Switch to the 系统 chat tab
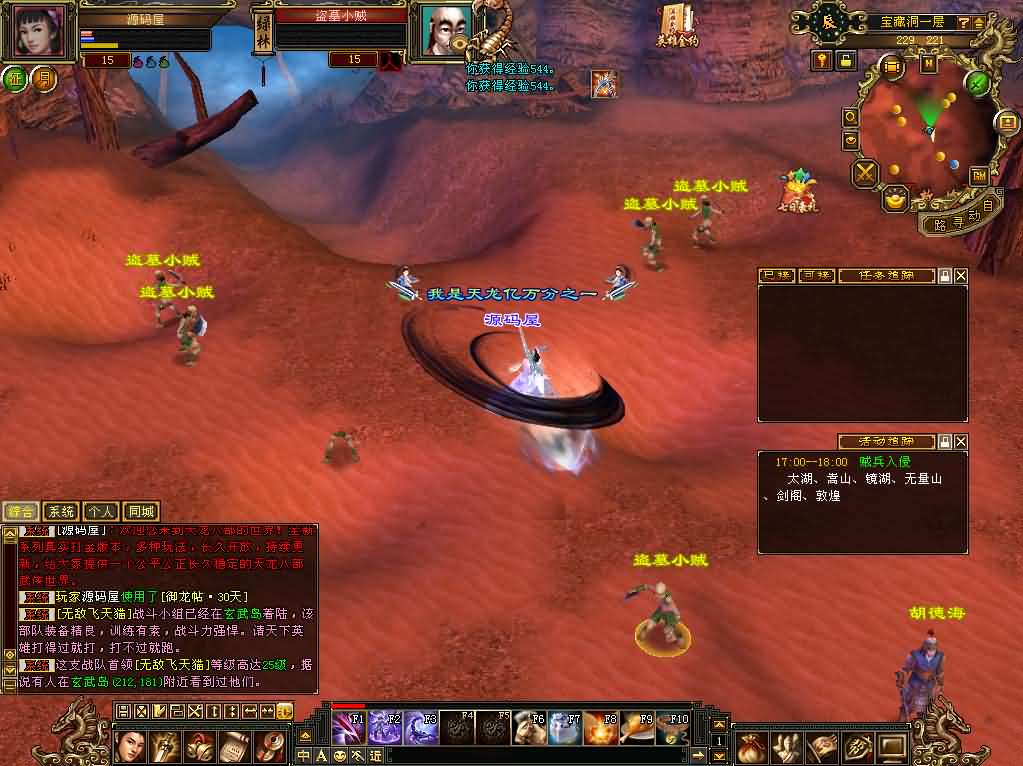This screenshot has height=766, width=1023. point(62,512)
